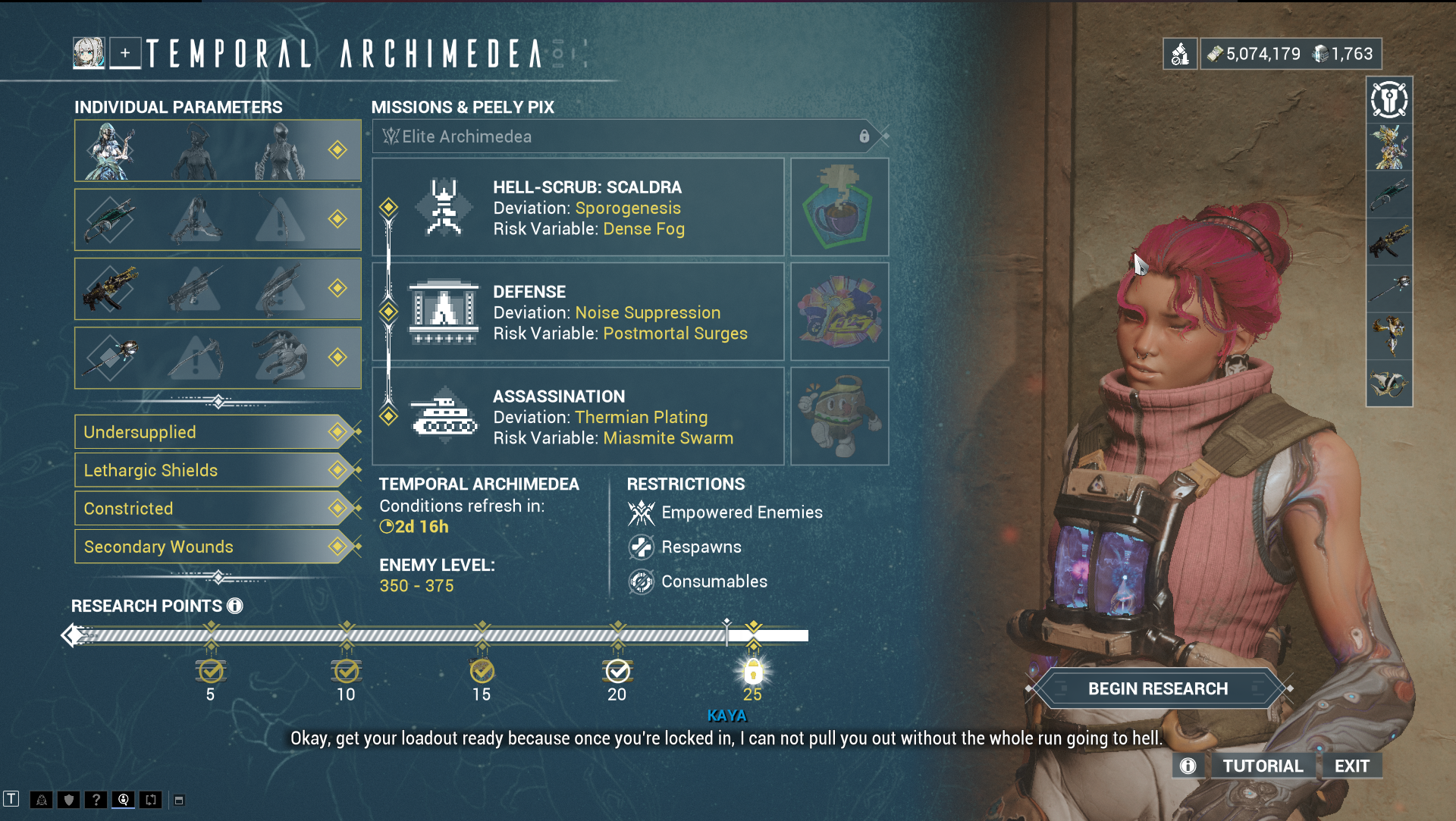Click the Begin Research button
1456x821 pixels.
pyautogui.click(x=1157, y=688)
